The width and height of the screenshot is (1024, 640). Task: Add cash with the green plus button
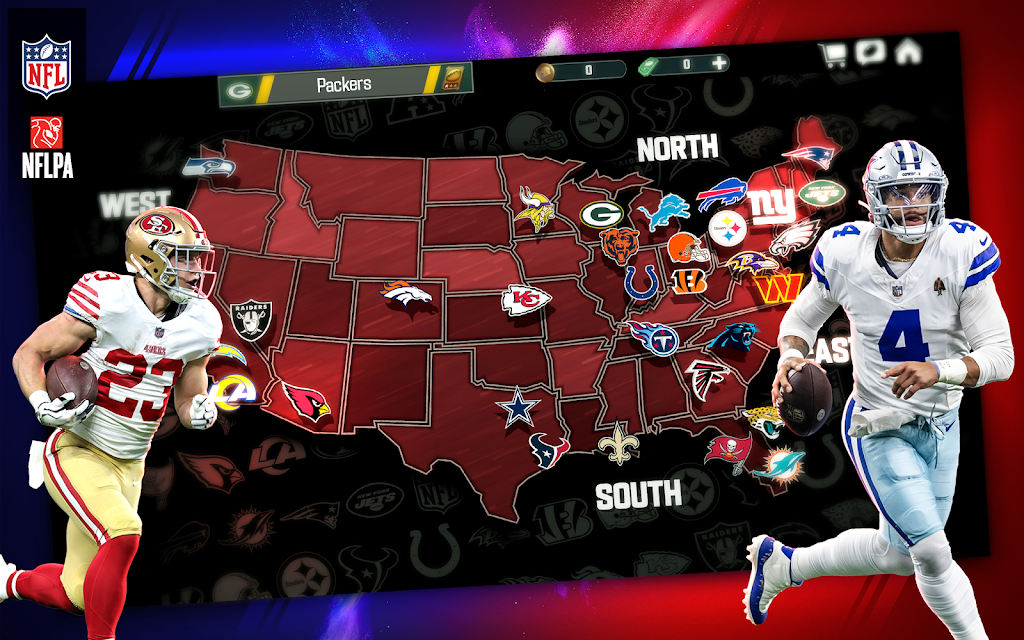[x=719, y=64]
